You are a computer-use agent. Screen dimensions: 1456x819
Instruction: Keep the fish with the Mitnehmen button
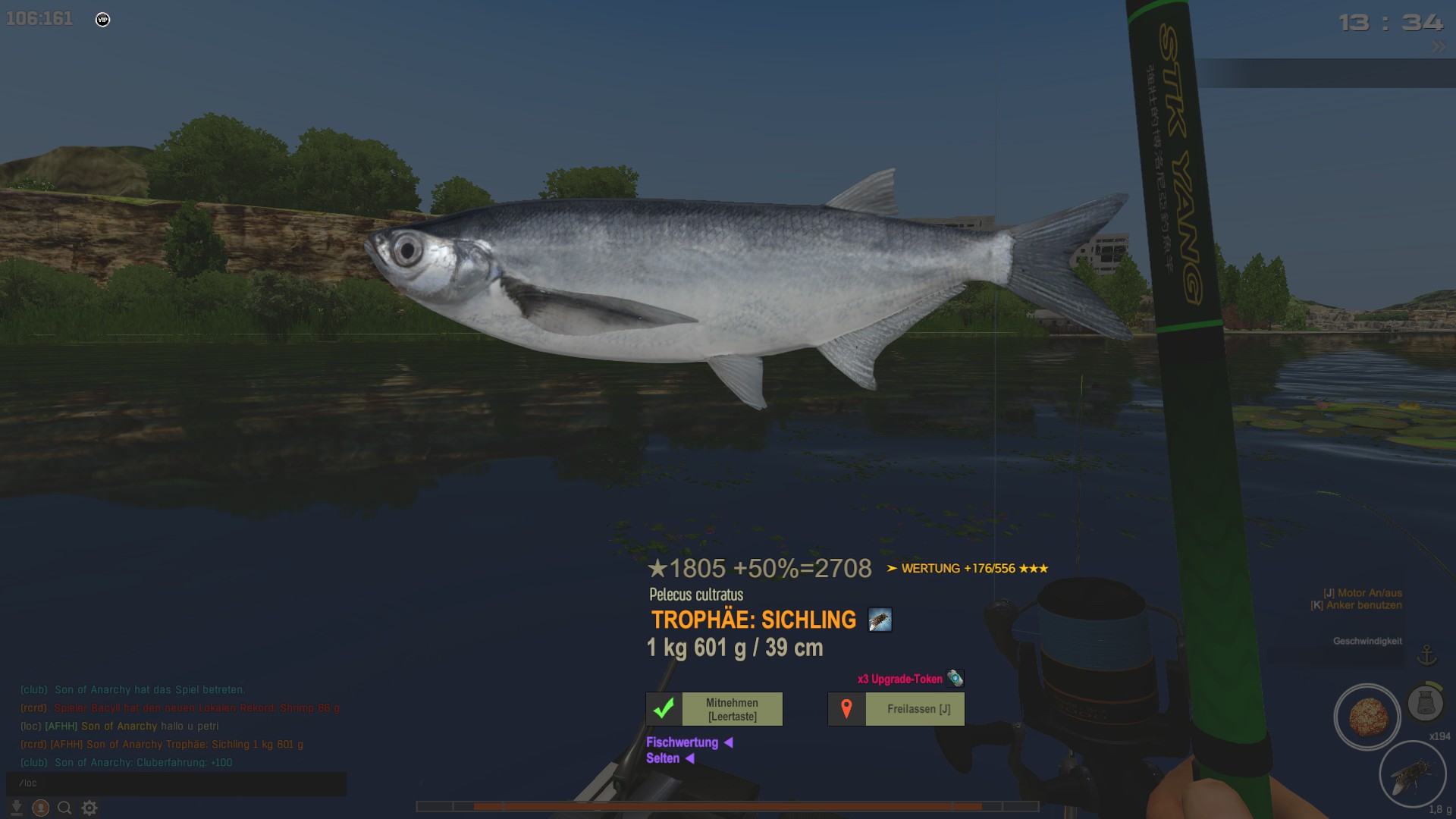pyautogui.click(x=714, y=709)
